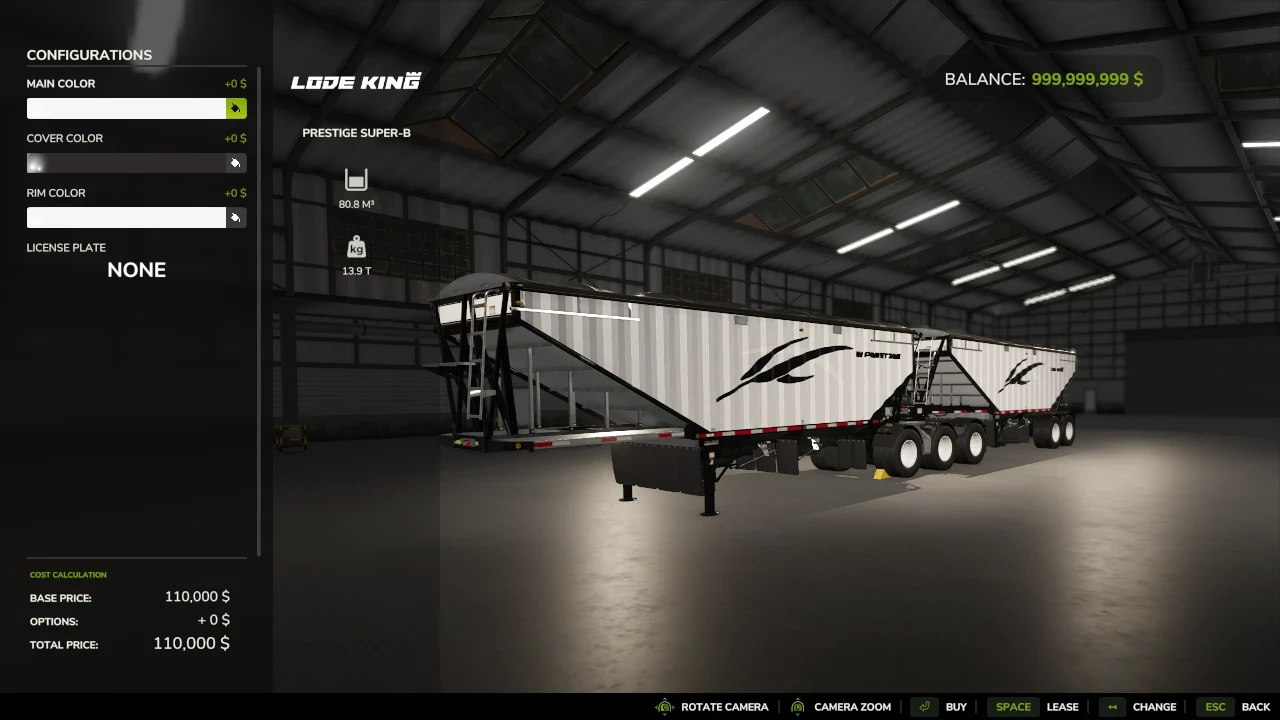This screenshot has width=1280, height=720.
Task: Go back using the Back button
Action: (1256, 707)
